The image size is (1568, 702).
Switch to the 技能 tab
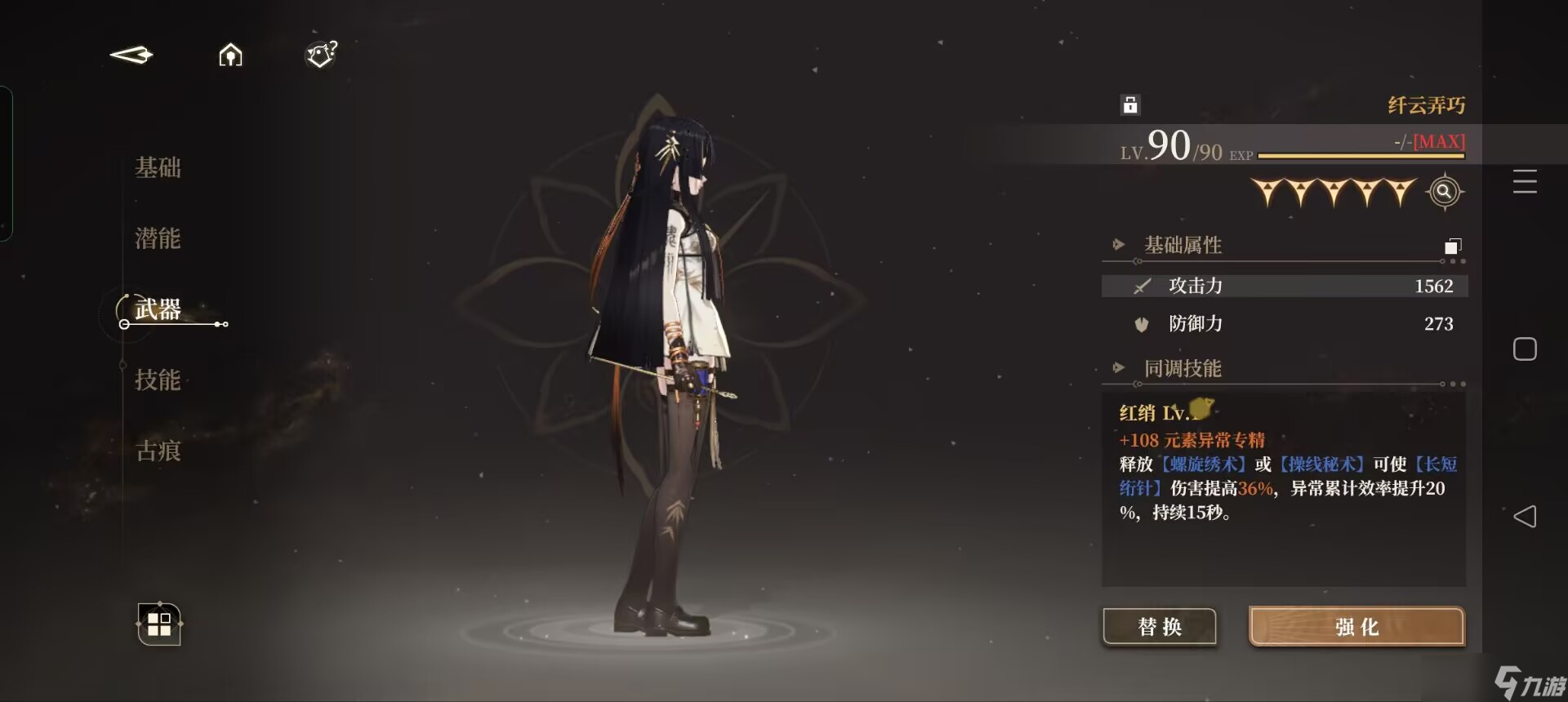[158, 380]
